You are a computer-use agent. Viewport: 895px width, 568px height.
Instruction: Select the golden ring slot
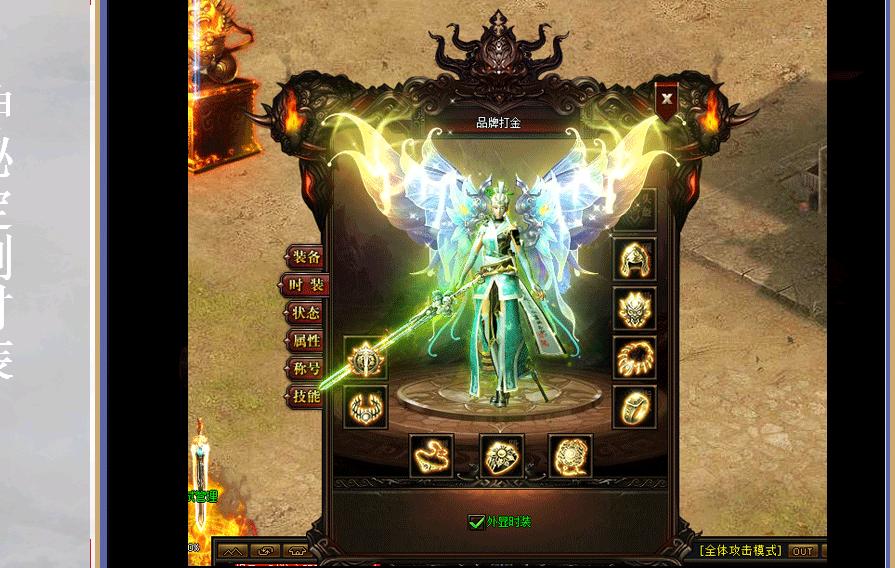pos(635,407)
